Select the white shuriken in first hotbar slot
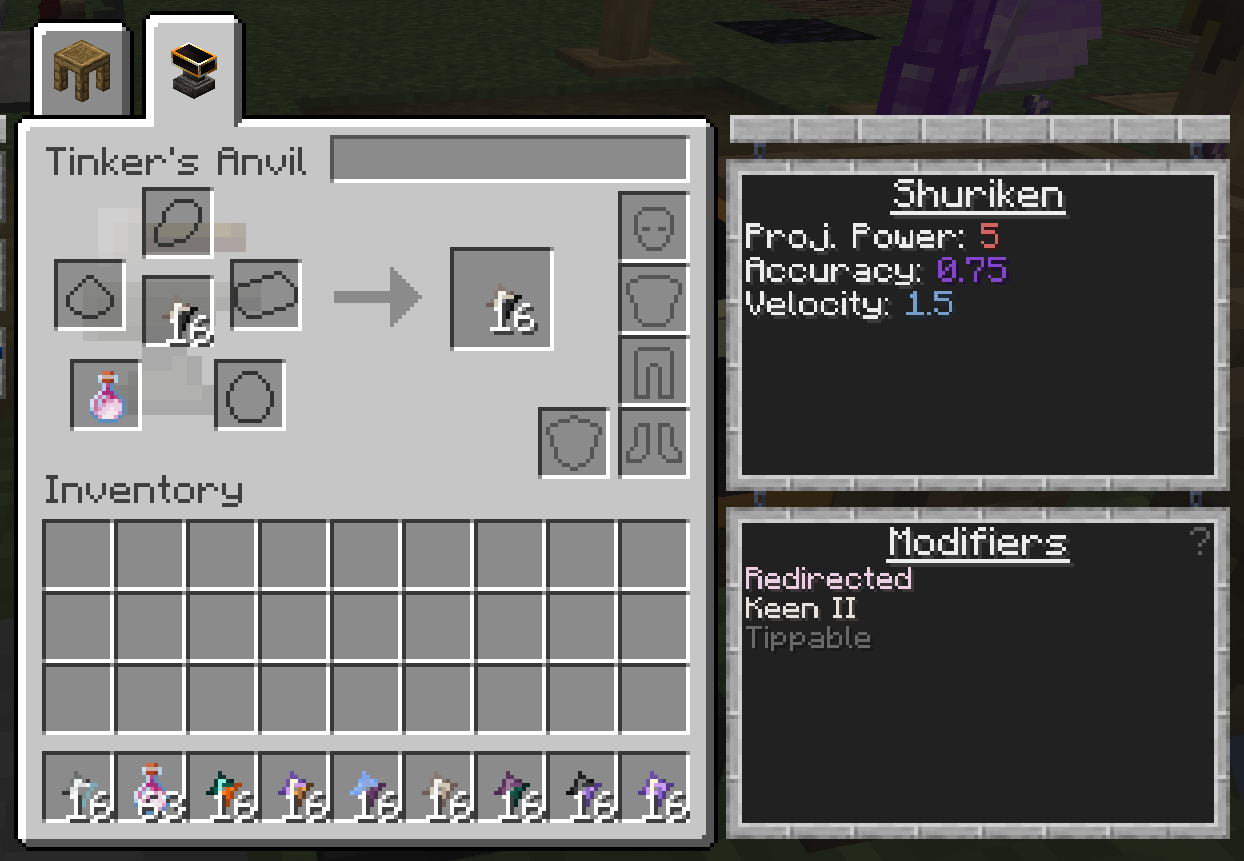The height and width of the screenshot is (861, 1244). click(78, 789)
